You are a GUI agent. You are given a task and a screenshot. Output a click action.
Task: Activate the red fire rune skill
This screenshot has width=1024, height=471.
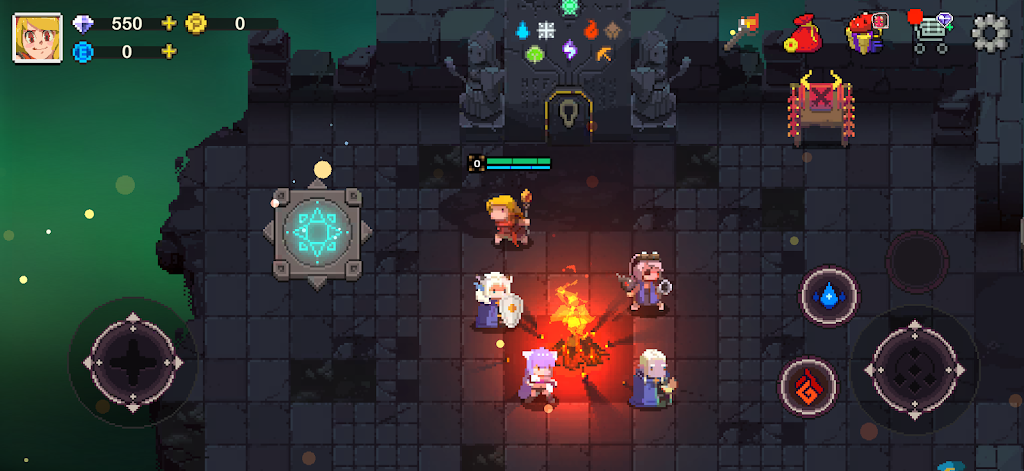tap(808, 386)
